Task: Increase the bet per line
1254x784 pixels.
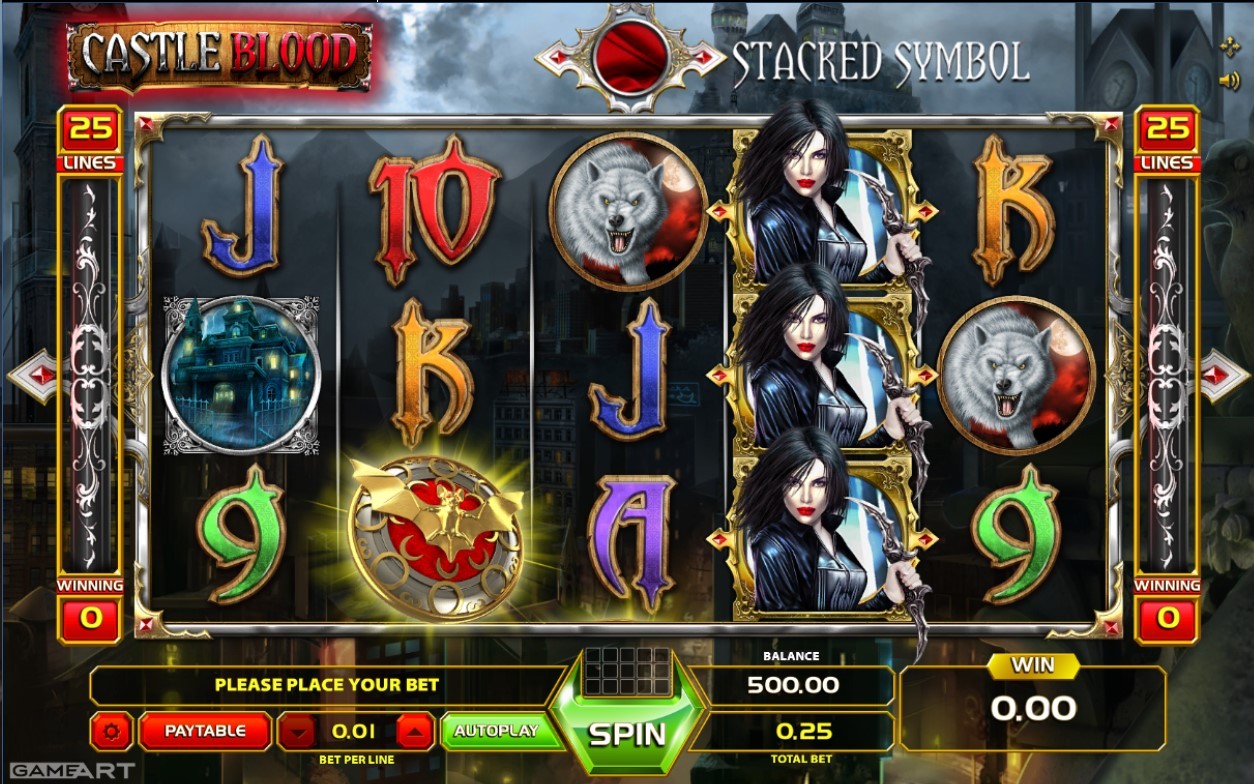Action: point(415,732)
